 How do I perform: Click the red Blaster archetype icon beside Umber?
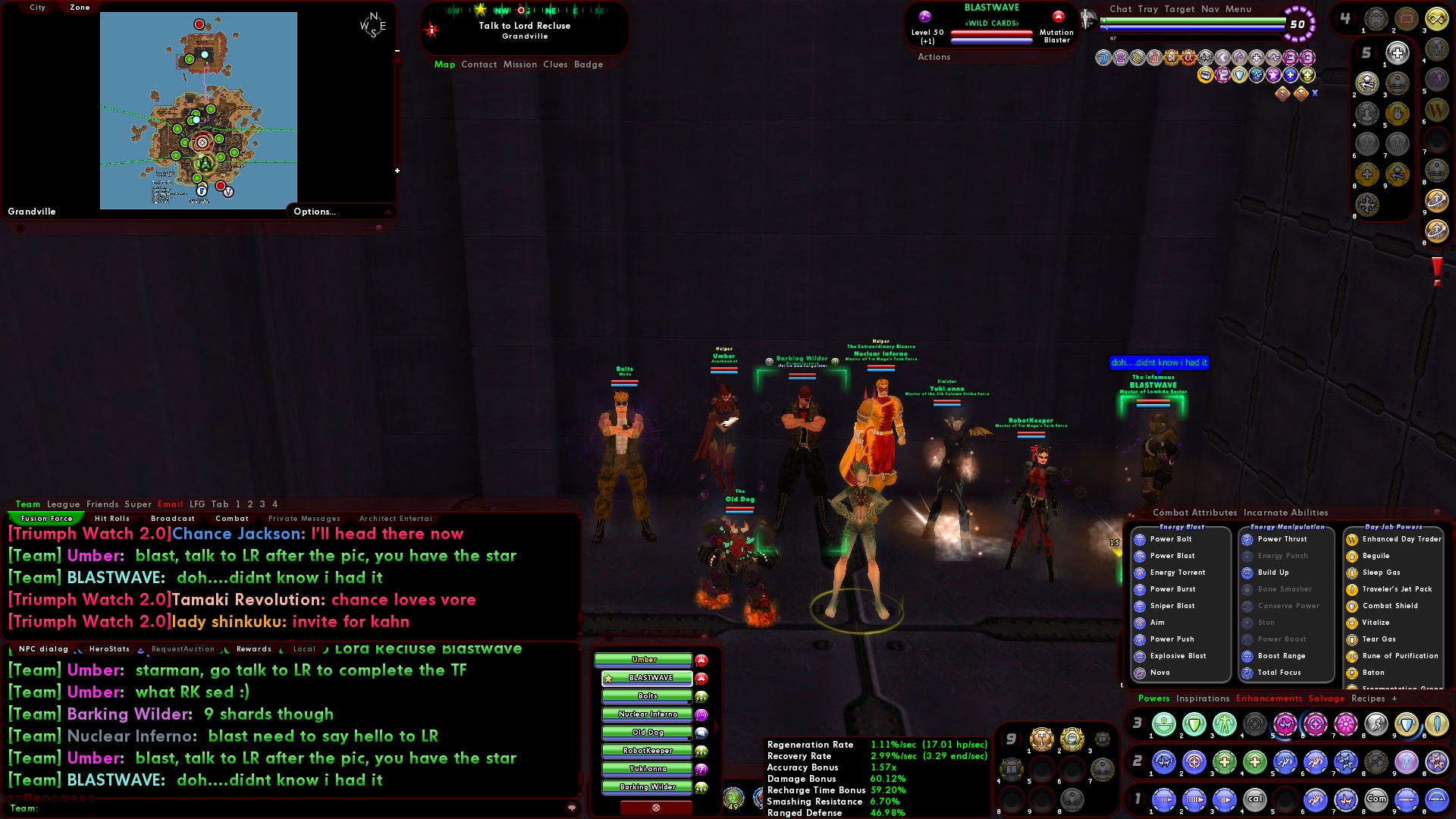tap(700, 661)
